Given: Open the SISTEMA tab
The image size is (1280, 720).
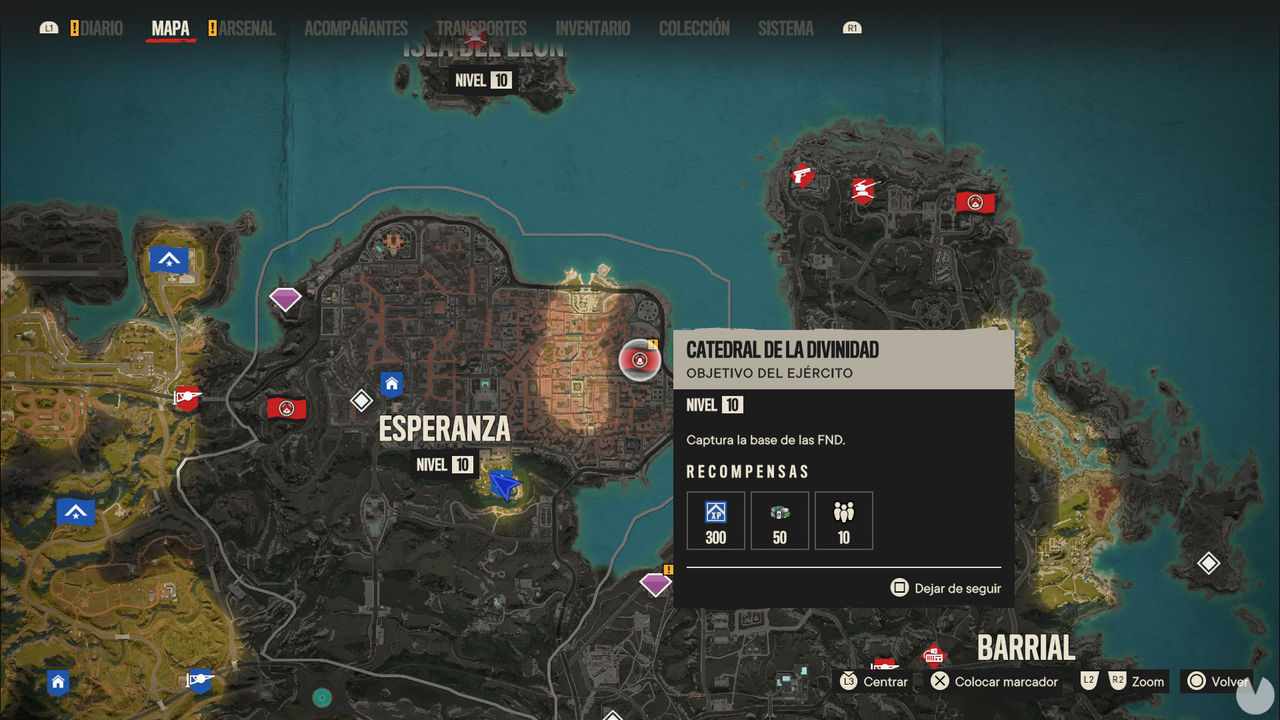Looking at the screenshot, I should (785, 28).
